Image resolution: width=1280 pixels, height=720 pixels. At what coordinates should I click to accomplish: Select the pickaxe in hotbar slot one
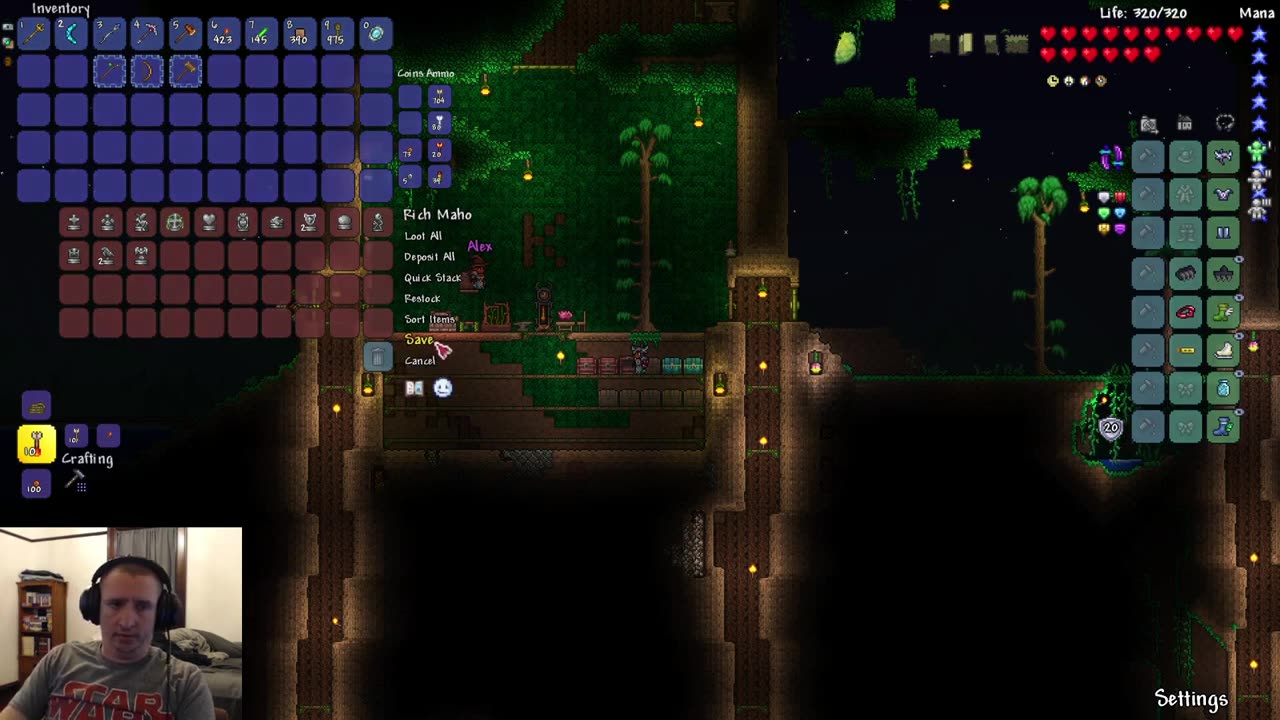pyautogui.click(x=33, y=33)
